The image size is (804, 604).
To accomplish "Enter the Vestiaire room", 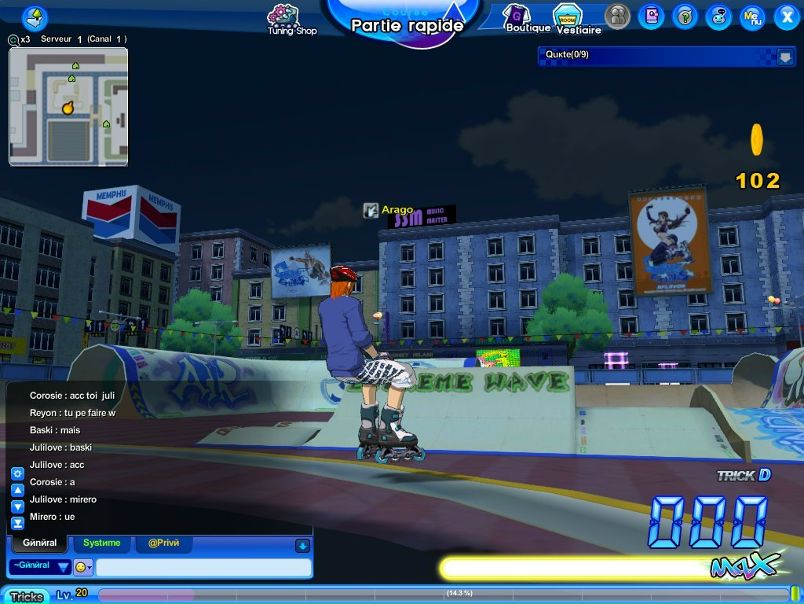I will pos(572,17).
